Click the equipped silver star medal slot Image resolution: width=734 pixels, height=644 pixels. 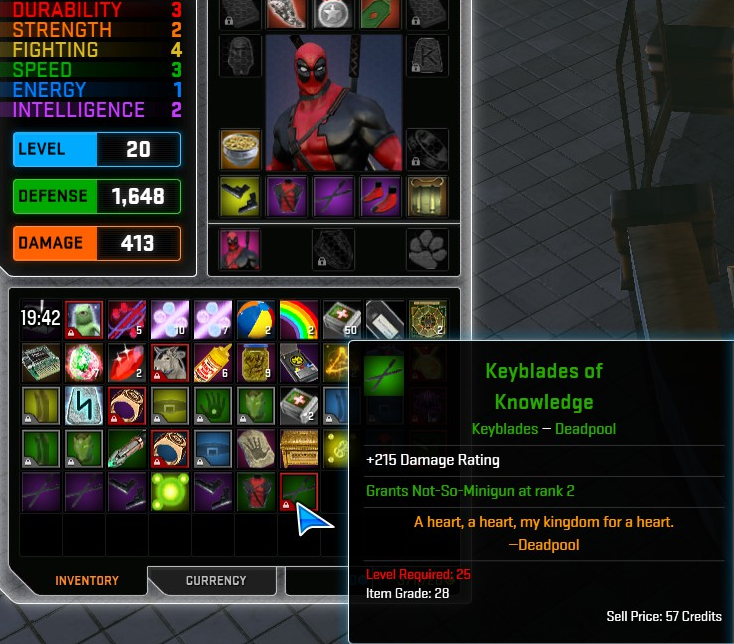click(333, 12)
